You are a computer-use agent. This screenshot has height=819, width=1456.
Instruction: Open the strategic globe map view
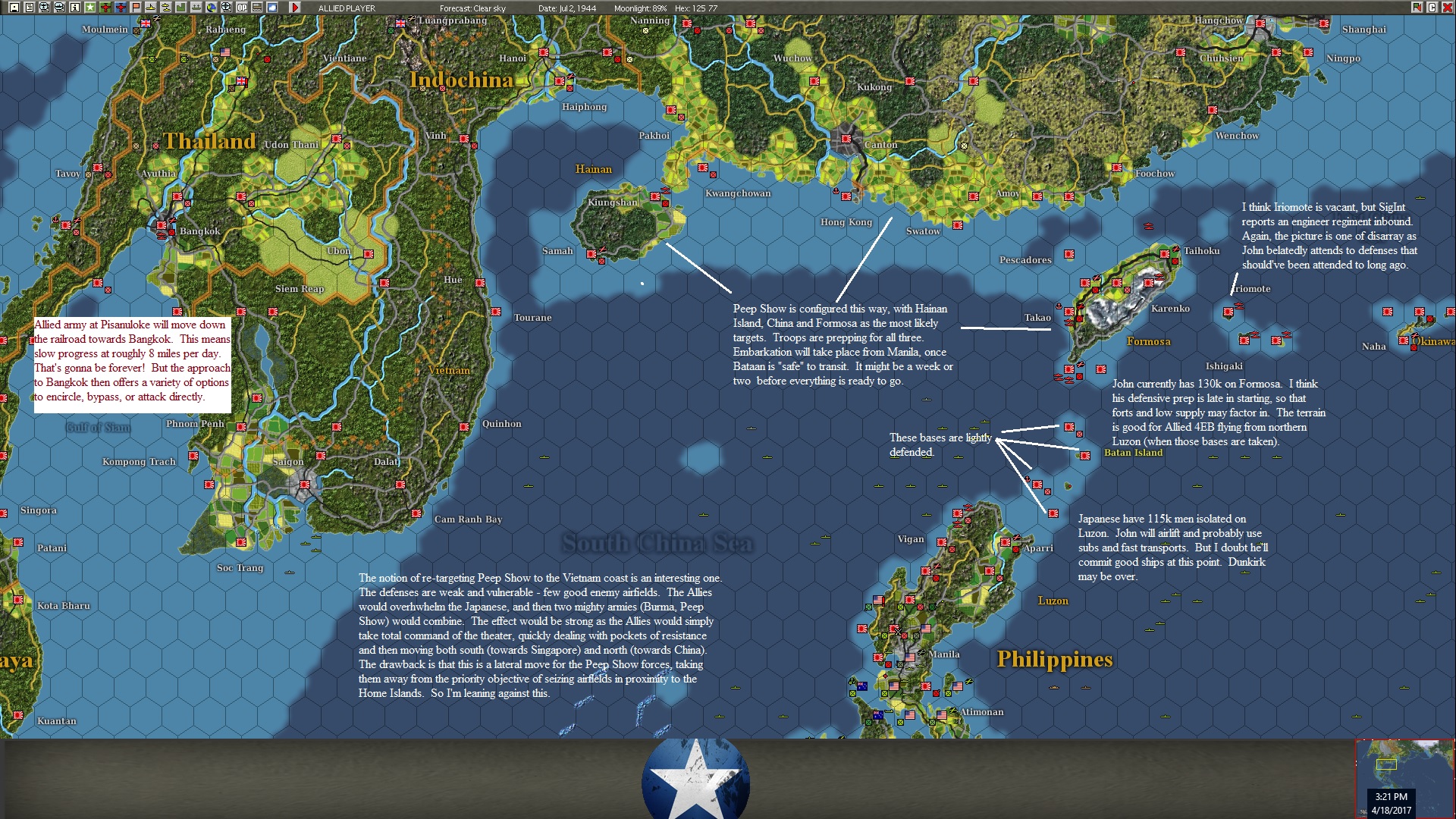(x=212, y=8)
